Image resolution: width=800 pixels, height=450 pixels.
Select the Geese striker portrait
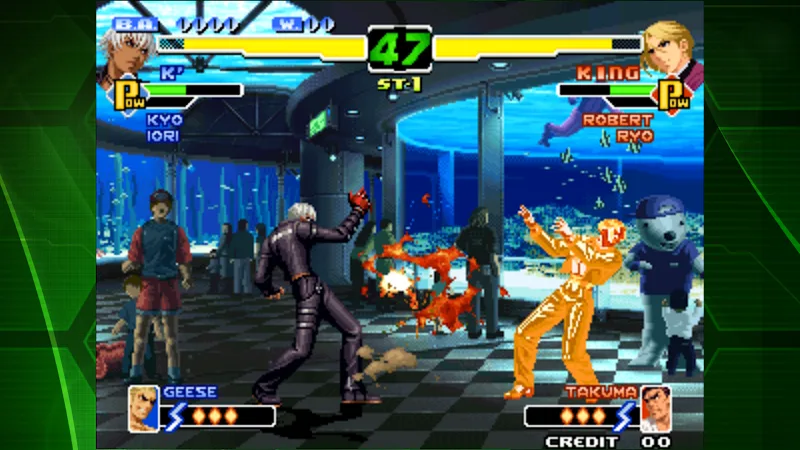click(x=143, y=407)
